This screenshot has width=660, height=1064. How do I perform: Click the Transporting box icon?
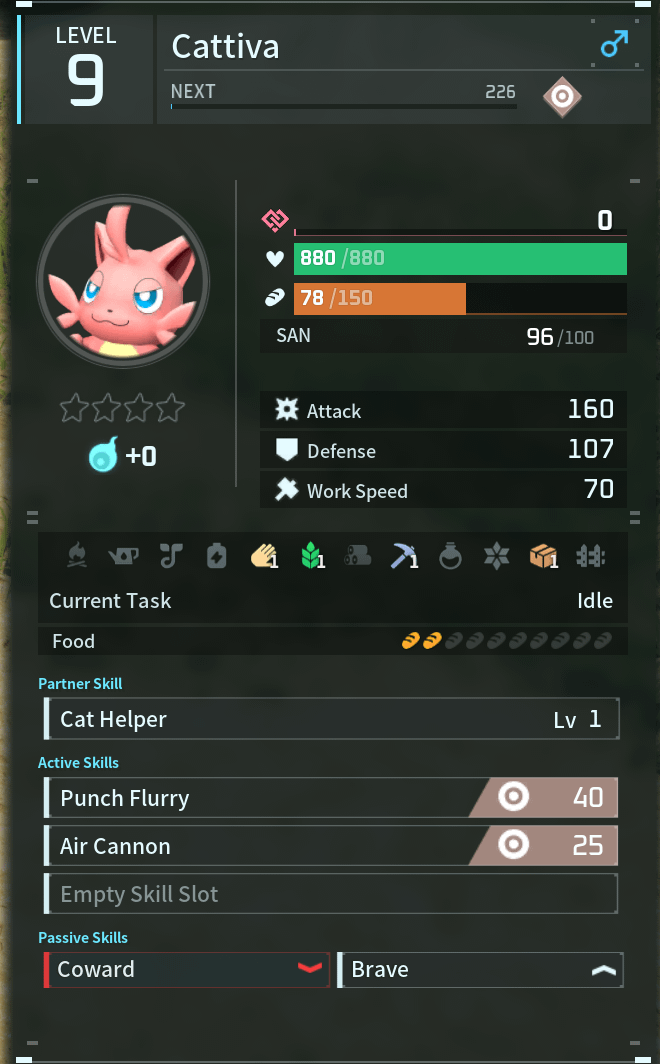(543, 556)
